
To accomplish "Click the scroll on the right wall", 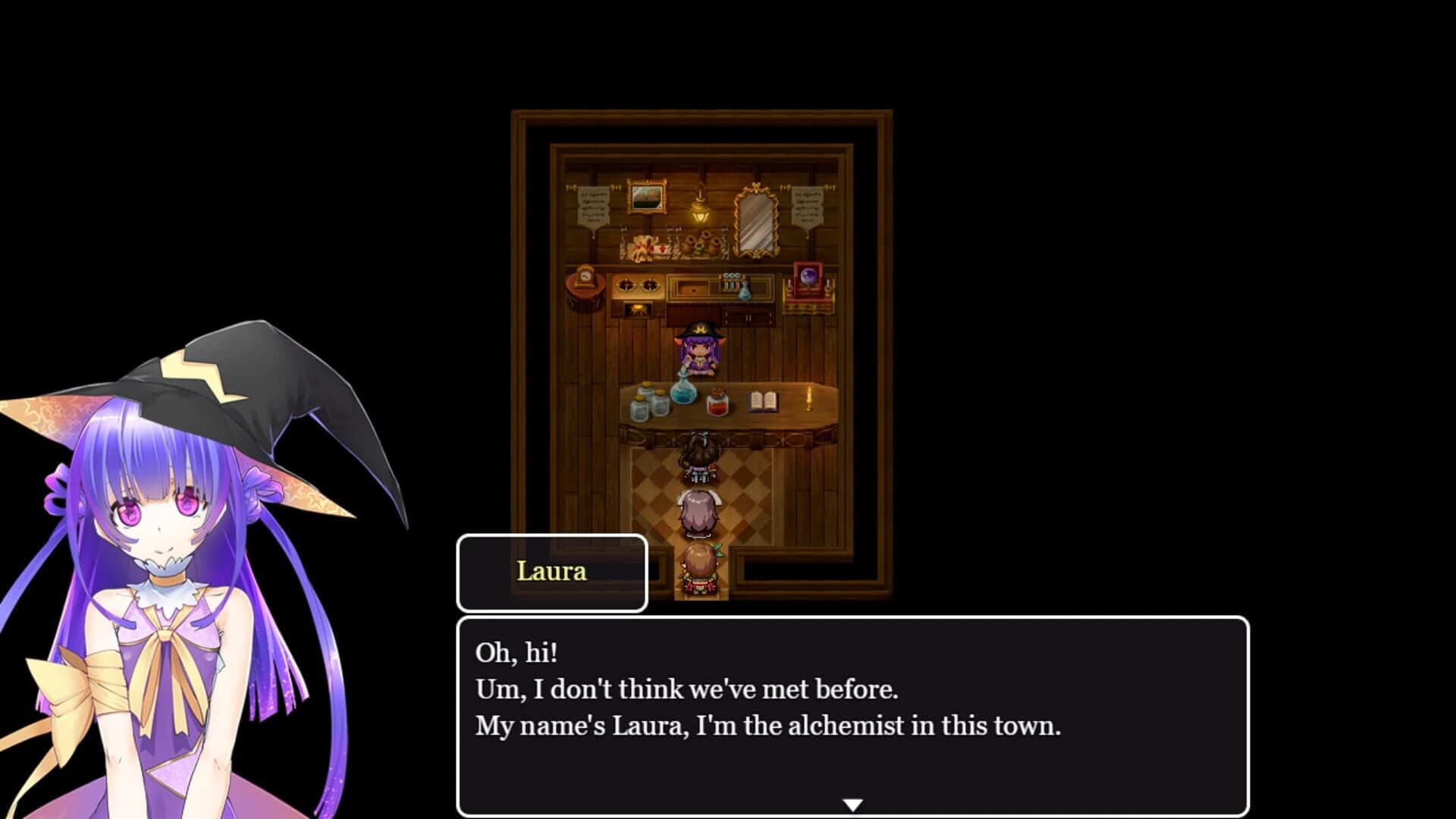I will click(x=807, y=208).
